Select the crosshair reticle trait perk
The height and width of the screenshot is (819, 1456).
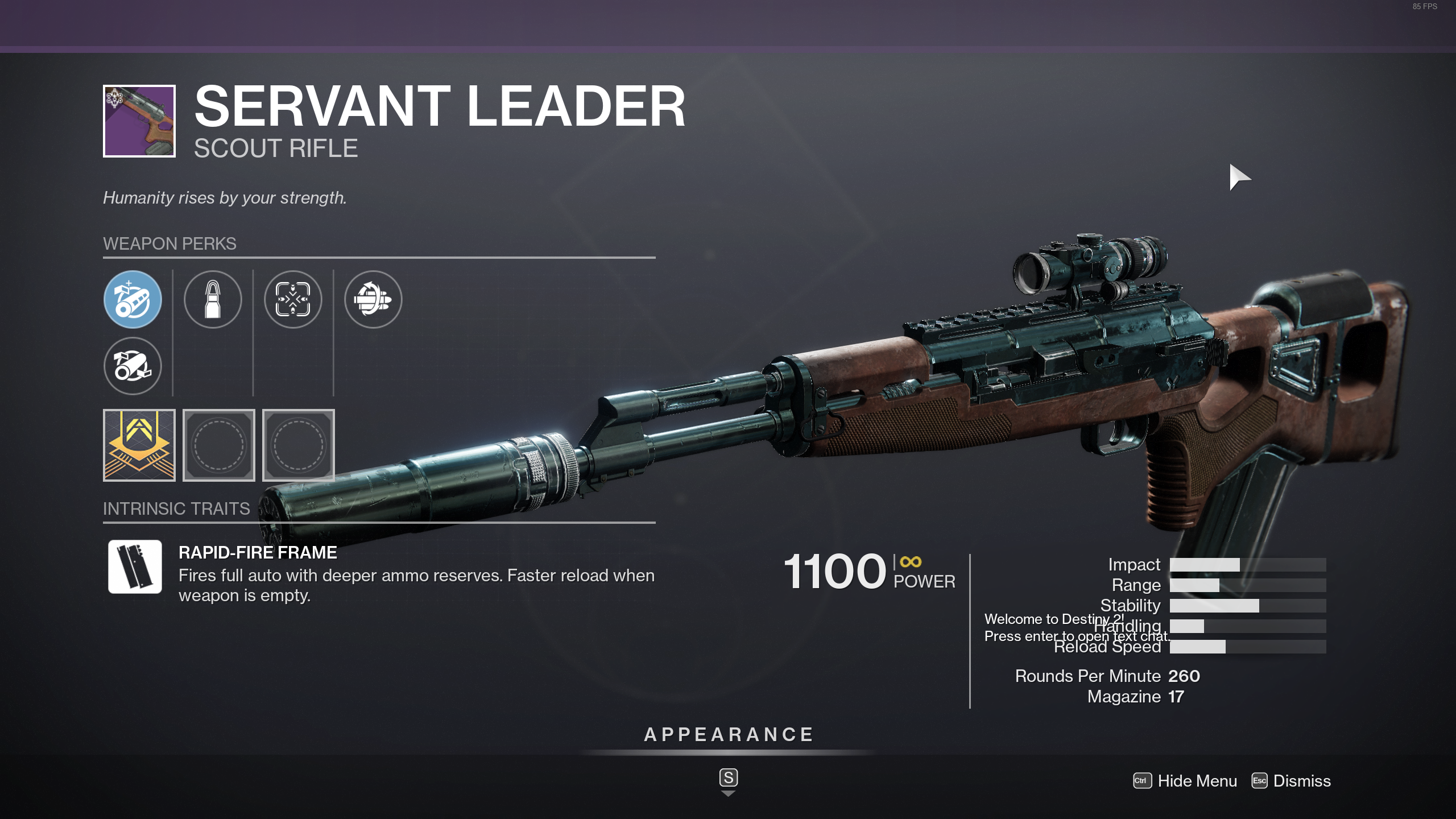coord(293,299)
